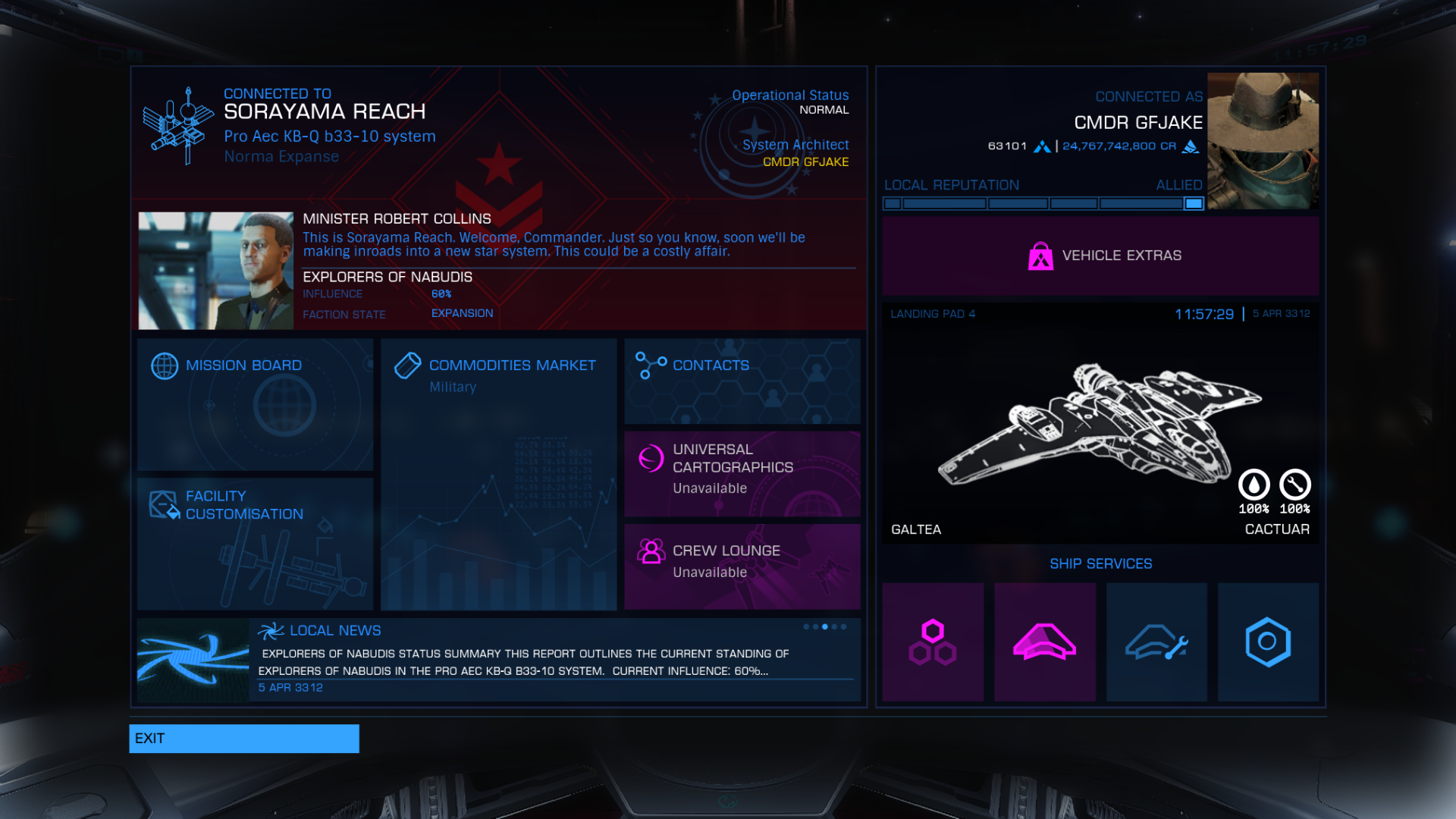Click the Local News thumbnail image
The width and height of the screenshot is (1456, 819).
point(193,661)
